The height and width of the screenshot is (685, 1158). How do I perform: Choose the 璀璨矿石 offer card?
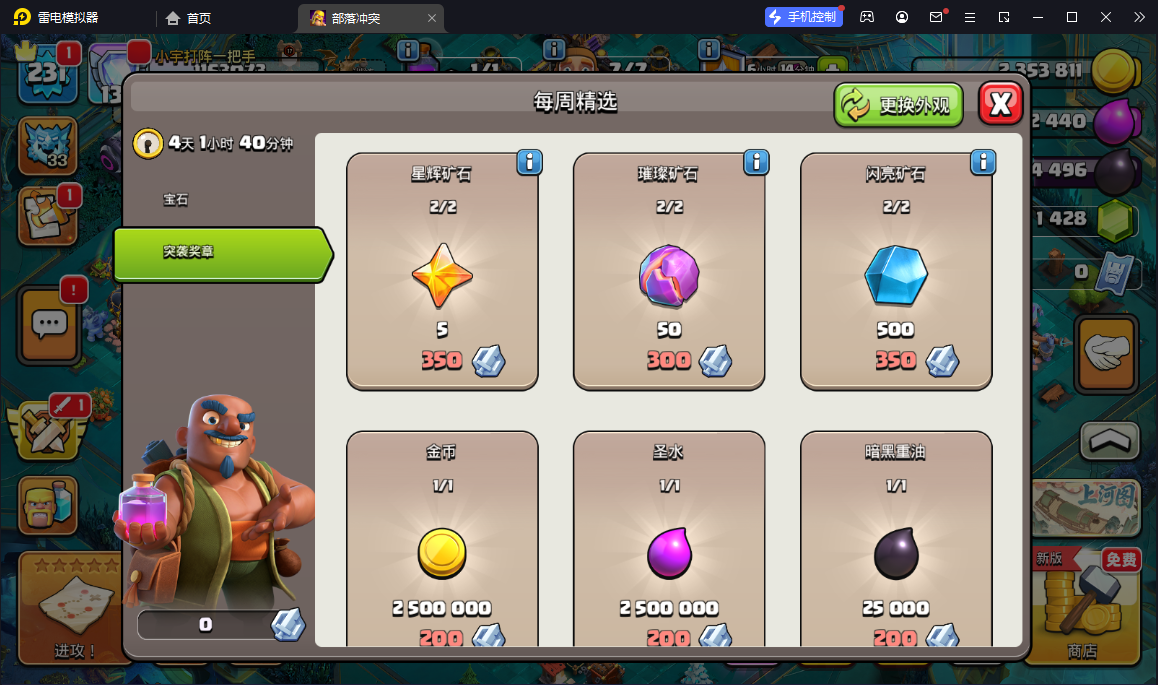click(668, 272)
